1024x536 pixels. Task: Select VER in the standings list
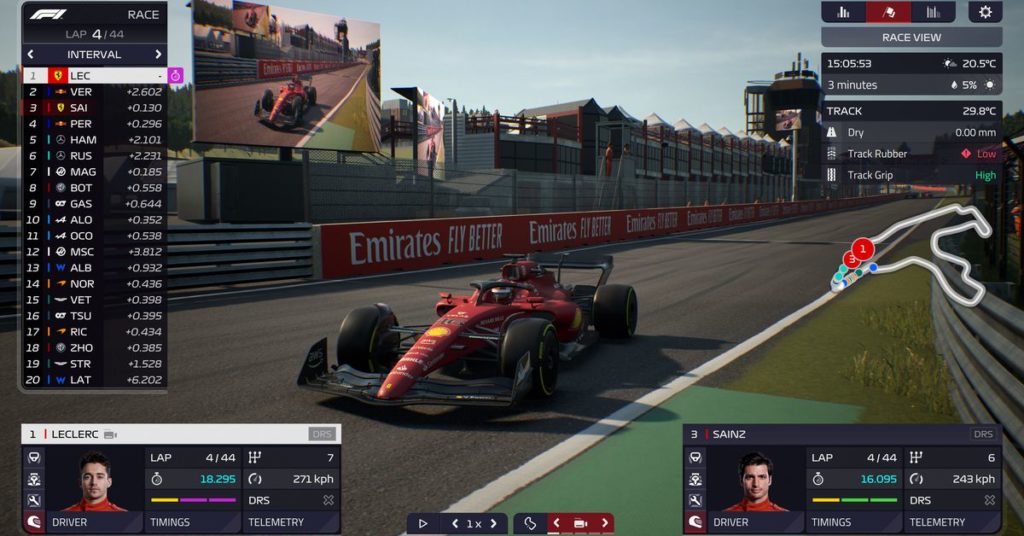94,92
